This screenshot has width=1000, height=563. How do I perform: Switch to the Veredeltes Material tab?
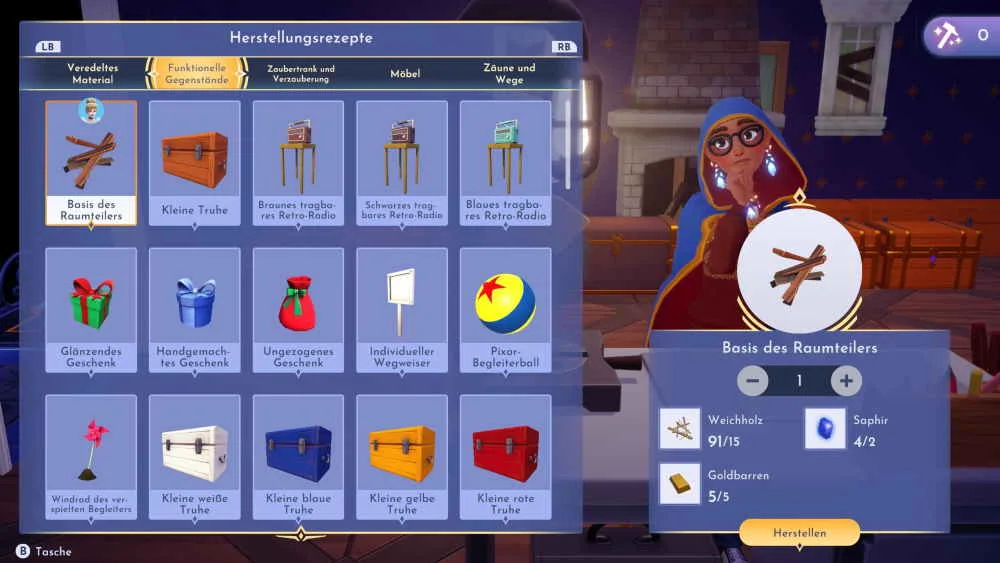pyautogui.click(x=93, y=73)
